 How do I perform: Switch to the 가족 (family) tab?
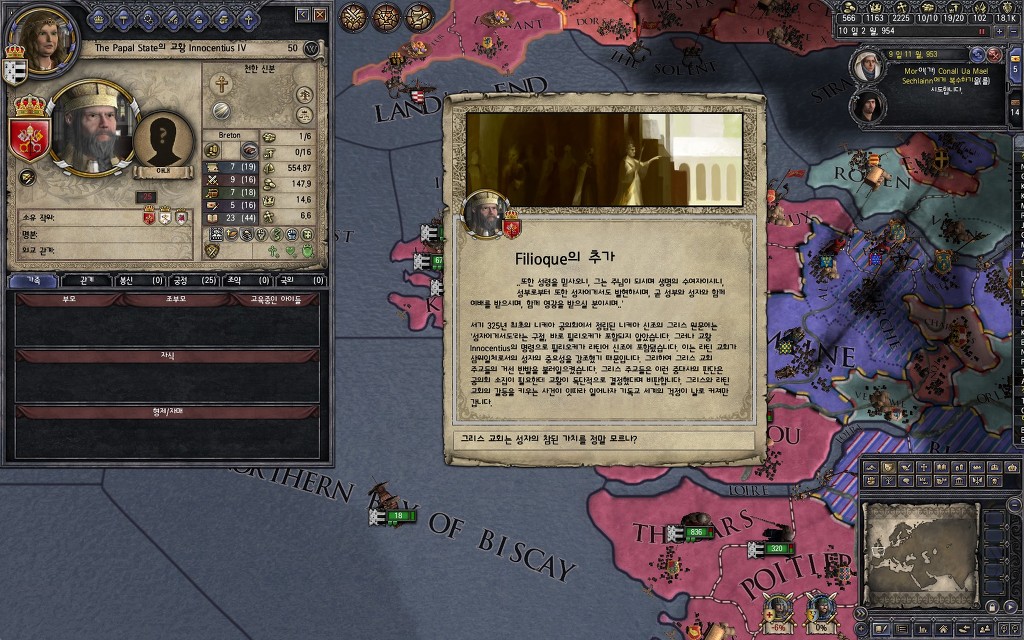point(32,281)
